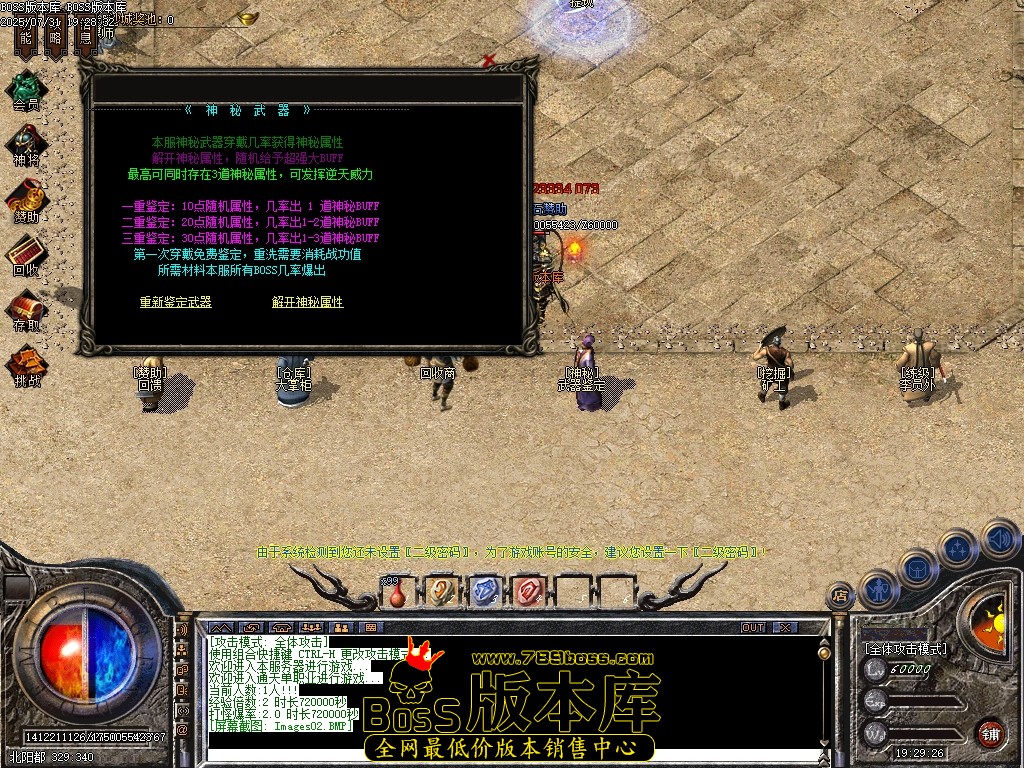
Task: Use the red potion hotbar slot
Action: click(x=398, y=592)
